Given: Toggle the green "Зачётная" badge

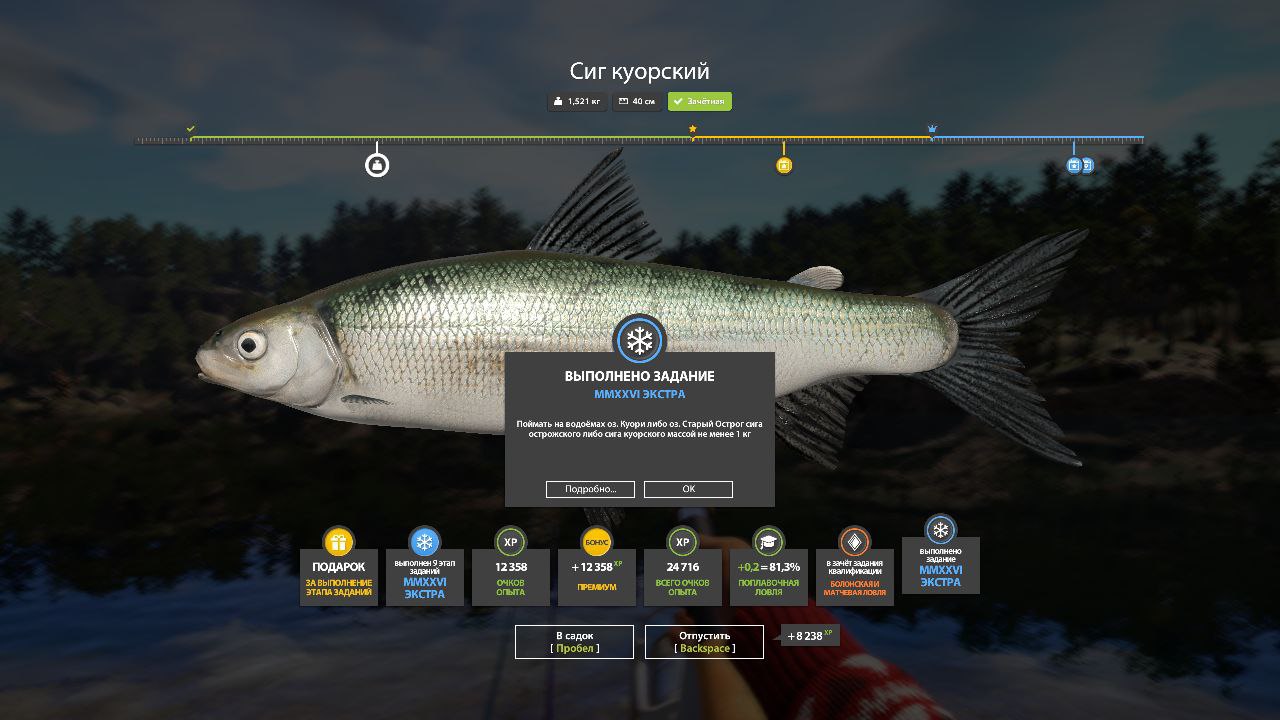Looking at the screenshot, I should point(700,102).
